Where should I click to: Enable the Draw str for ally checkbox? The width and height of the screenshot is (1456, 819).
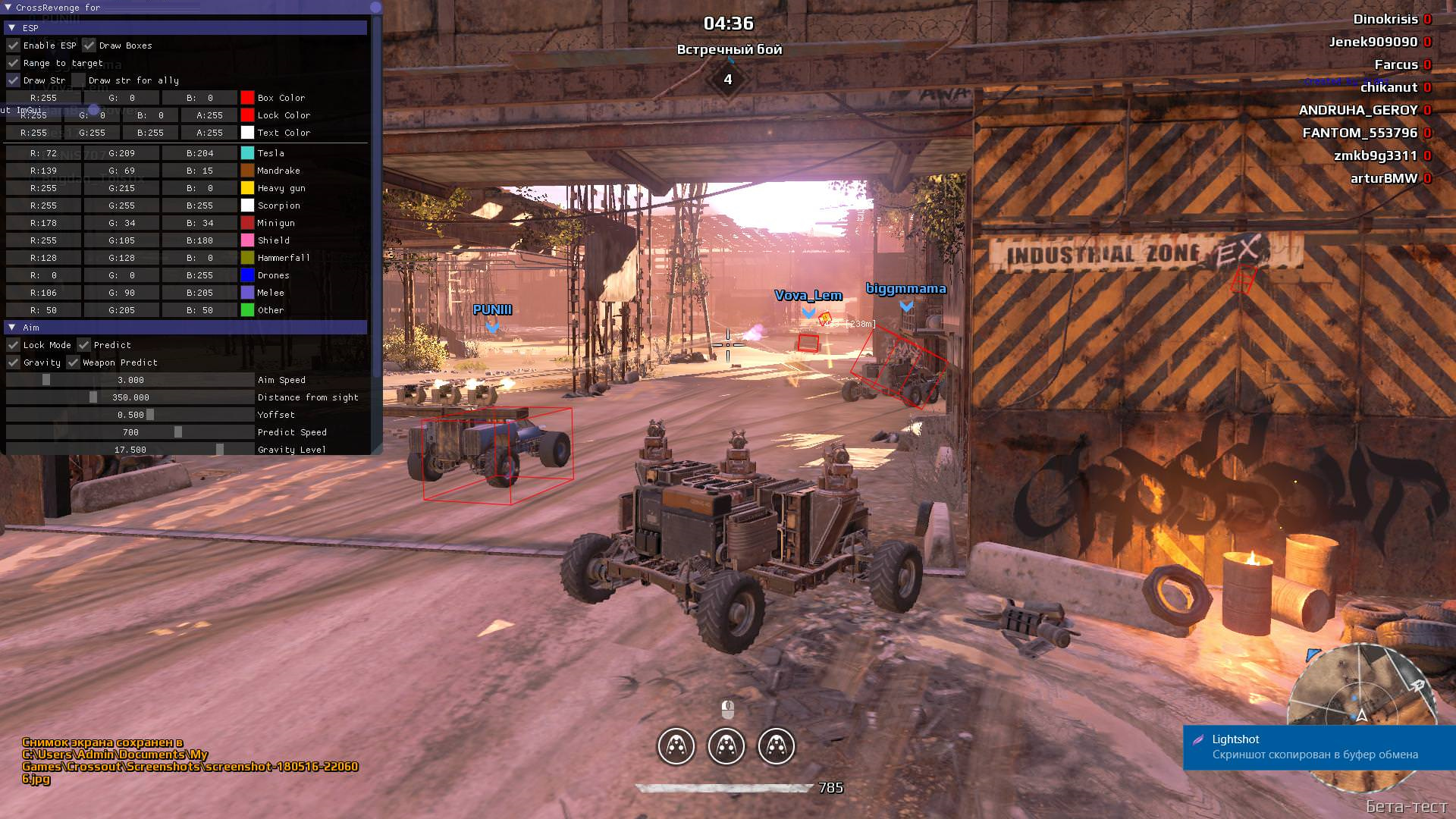click(78, 80)
